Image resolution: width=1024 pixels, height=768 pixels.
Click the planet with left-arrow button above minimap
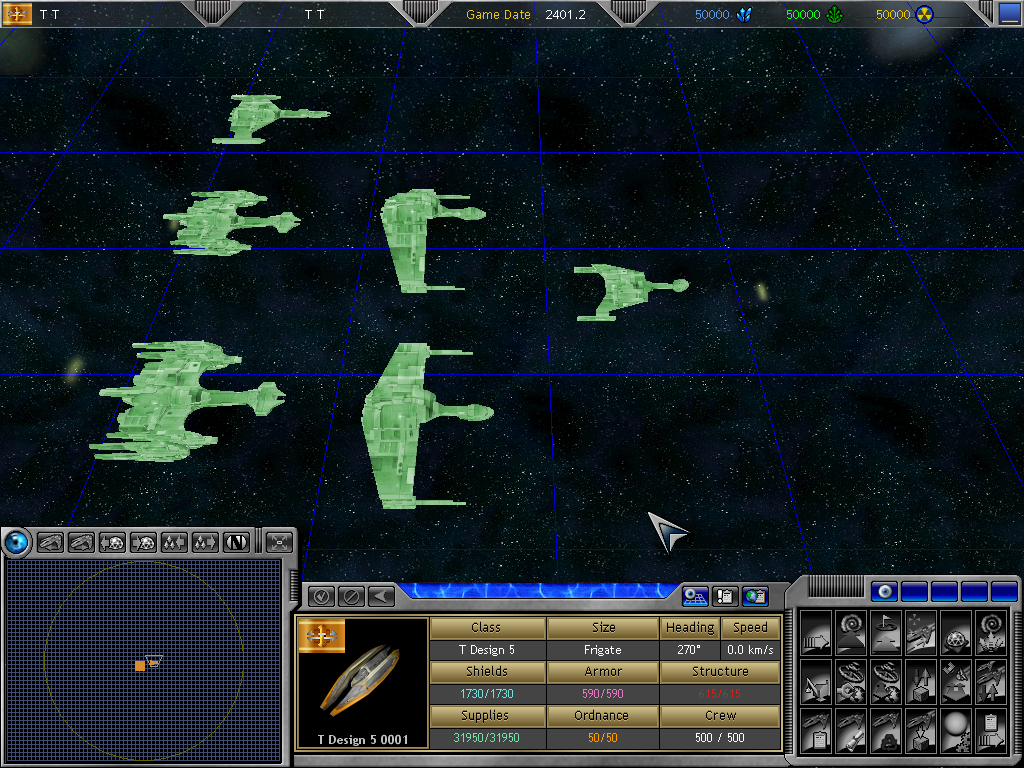pyautogui.click(x=113, y=542)
